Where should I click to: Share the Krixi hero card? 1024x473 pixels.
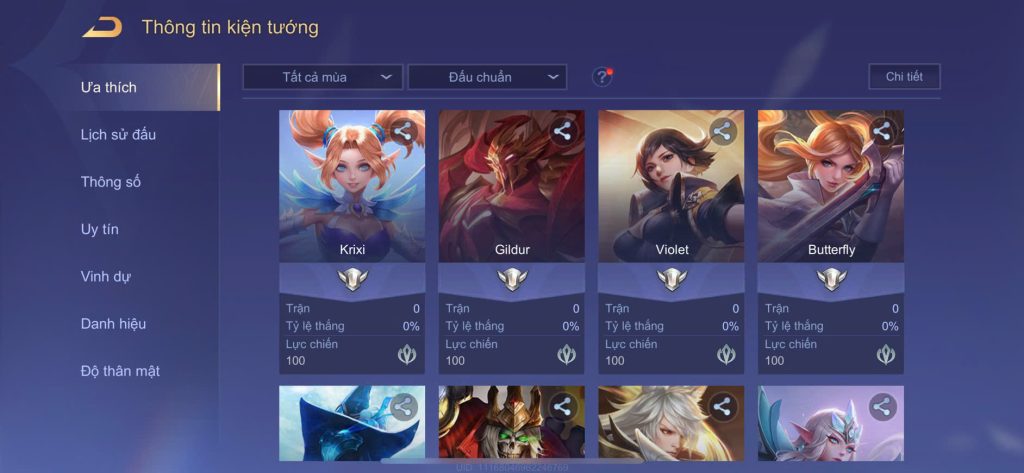tap(403, 131)
